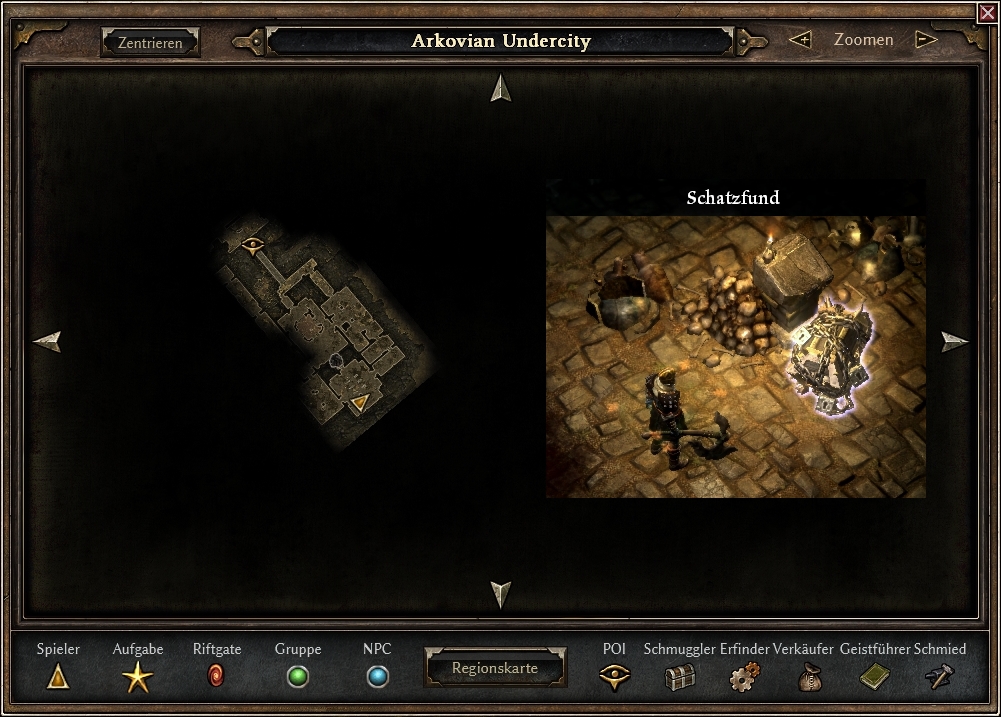
Task: Pan the map down with the bottom arrow
Action: click(x=501, y=594)
